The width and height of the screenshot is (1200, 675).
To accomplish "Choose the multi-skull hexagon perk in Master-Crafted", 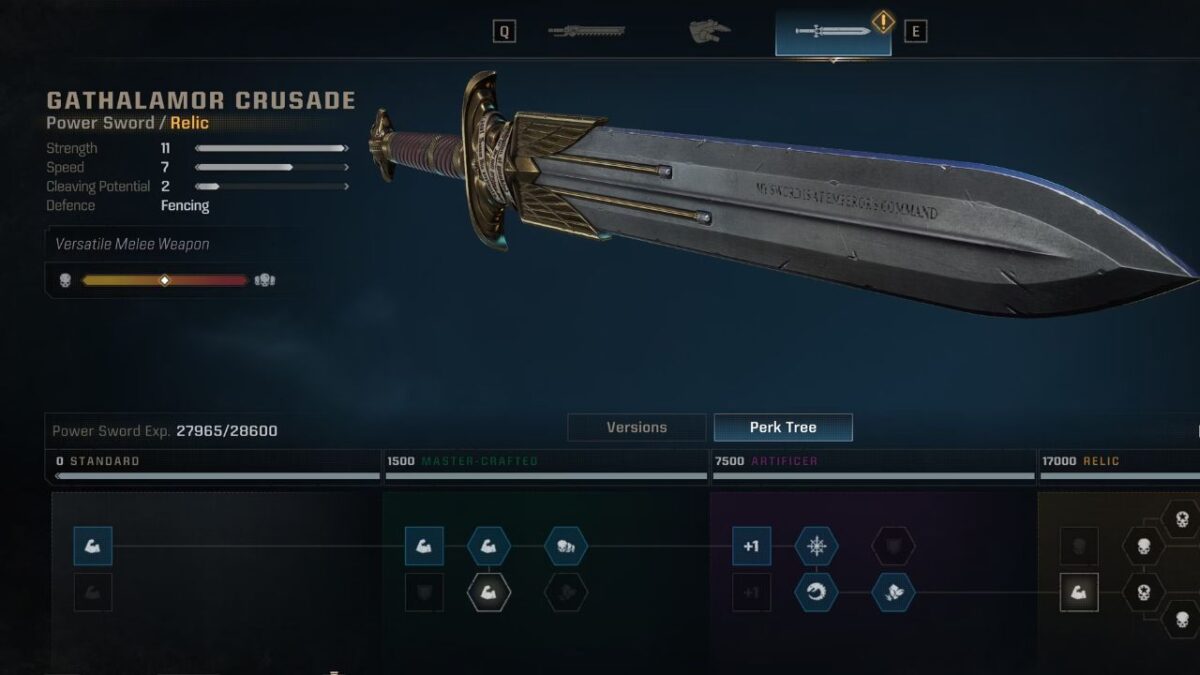I will point(566,546).
